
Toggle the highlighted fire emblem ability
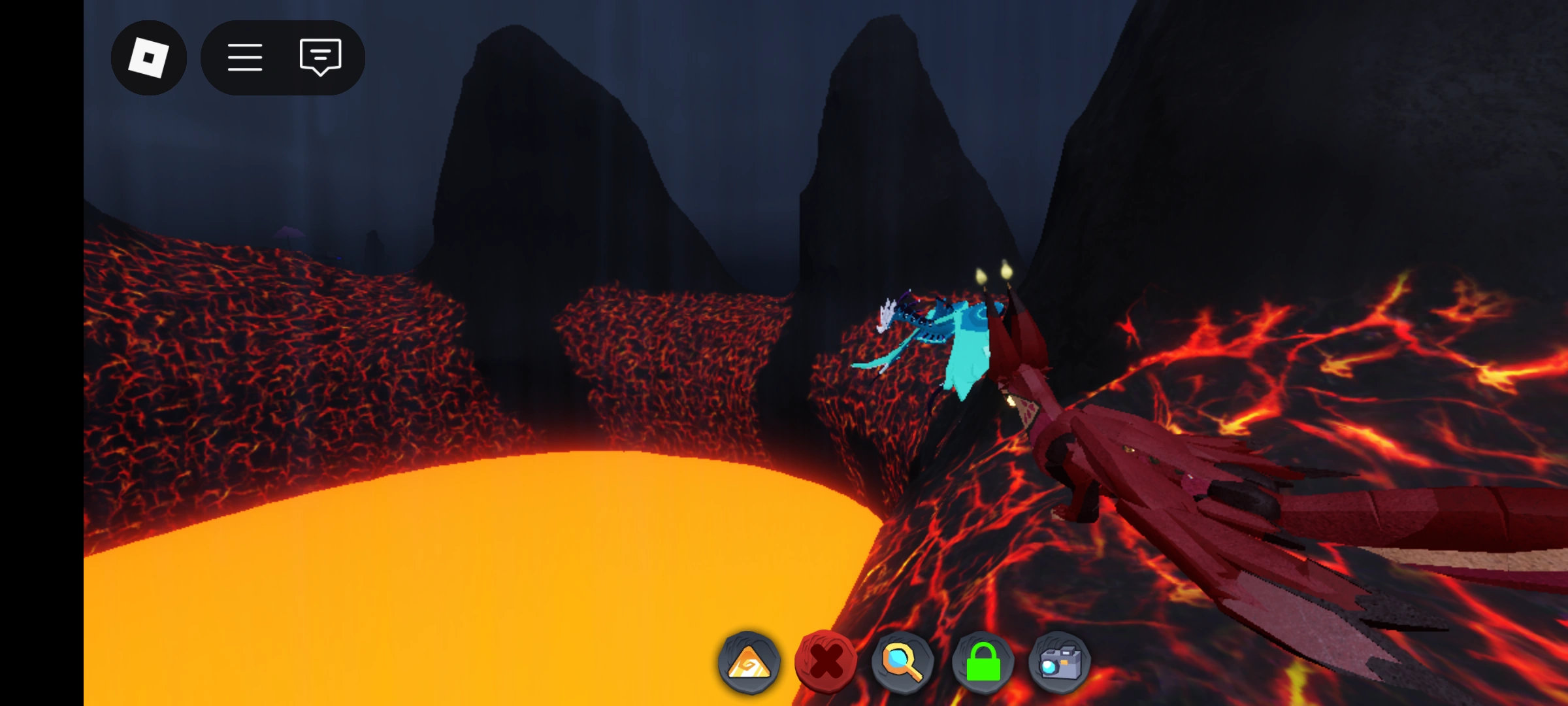point(749,663)
